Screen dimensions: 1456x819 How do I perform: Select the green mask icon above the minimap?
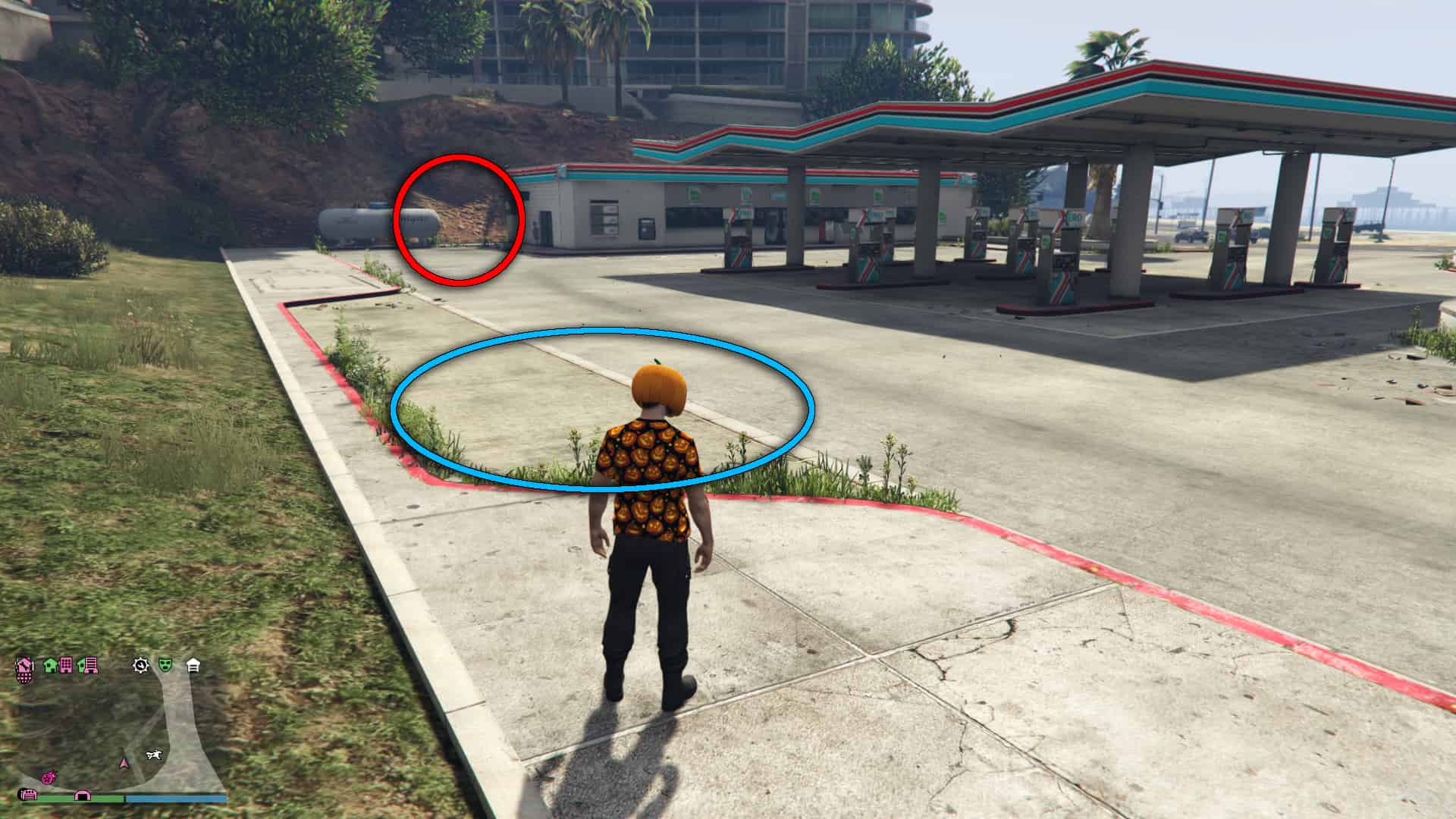[165, 665]
